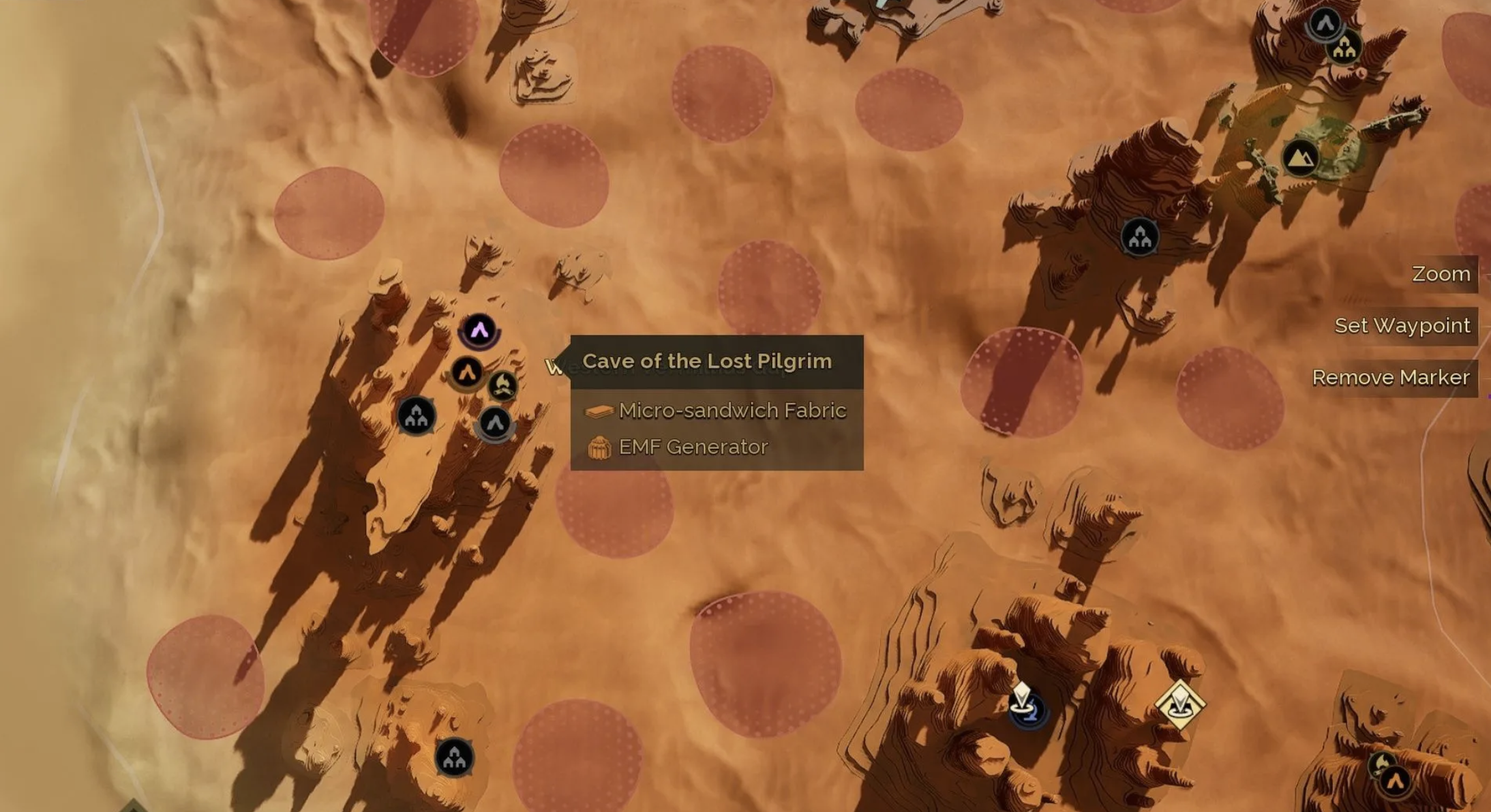Select the blue microscope research marker

click(x=1025, y=706)
